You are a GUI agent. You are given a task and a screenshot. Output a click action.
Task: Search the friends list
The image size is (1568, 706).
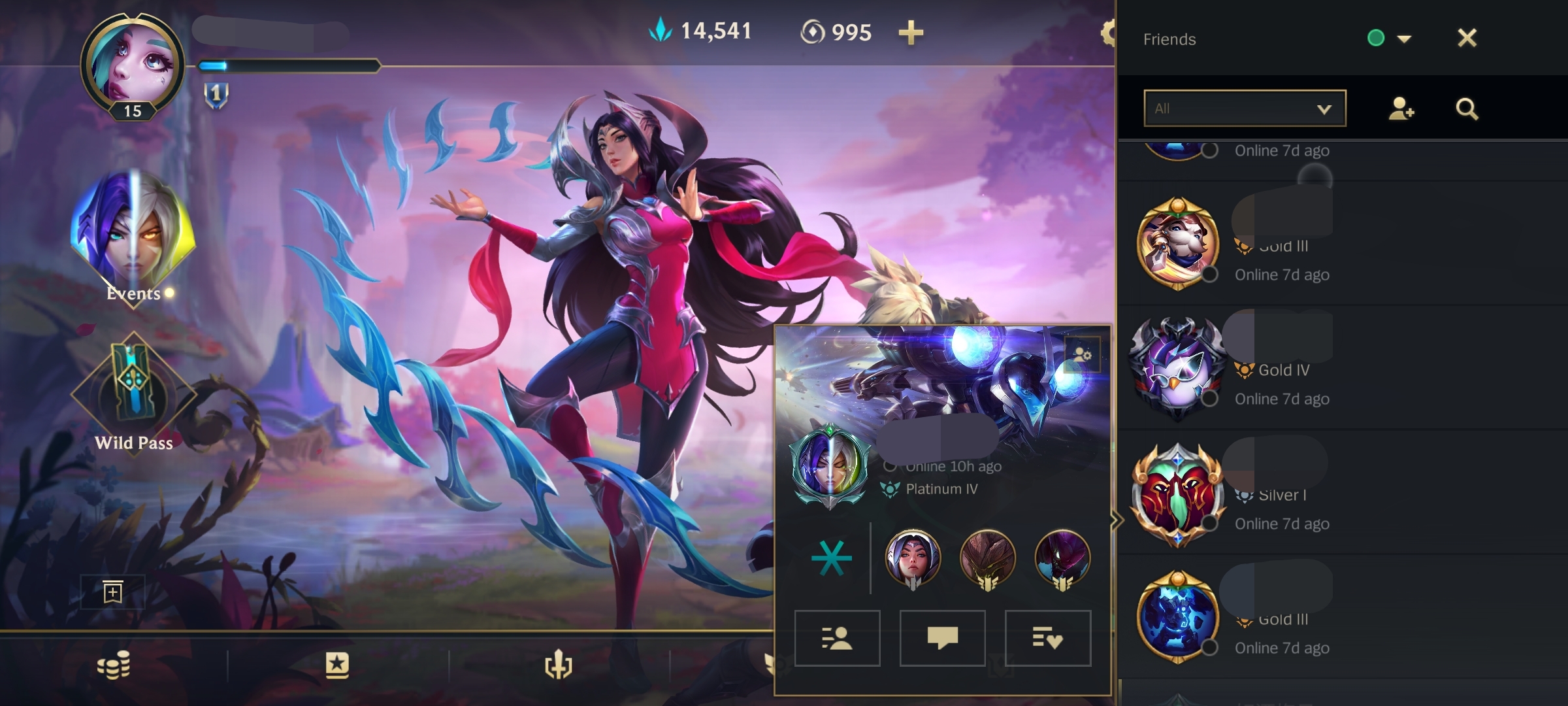1467,109
